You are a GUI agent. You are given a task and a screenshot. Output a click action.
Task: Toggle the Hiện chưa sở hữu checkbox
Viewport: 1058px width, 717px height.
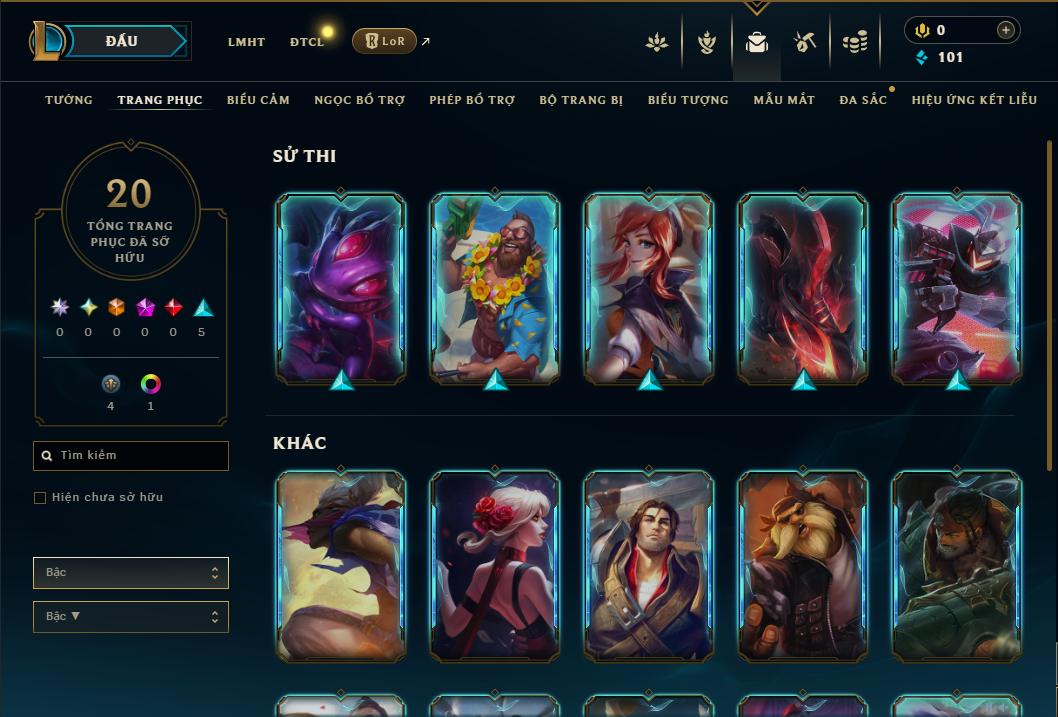coord(40,498)
